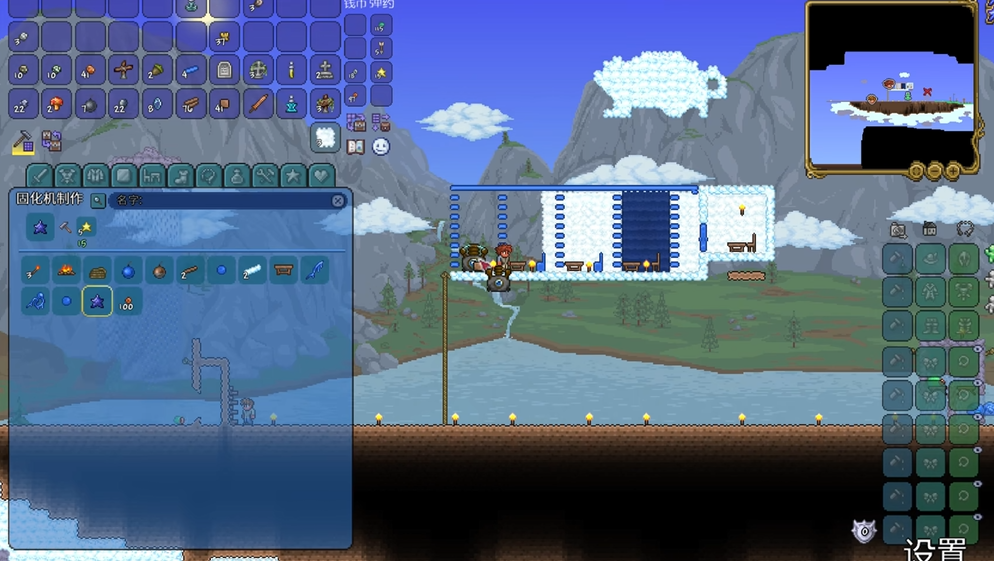Open the bestiary book icon
The width and height of the screenshot is (994, 561).
[x=355, y=147]
